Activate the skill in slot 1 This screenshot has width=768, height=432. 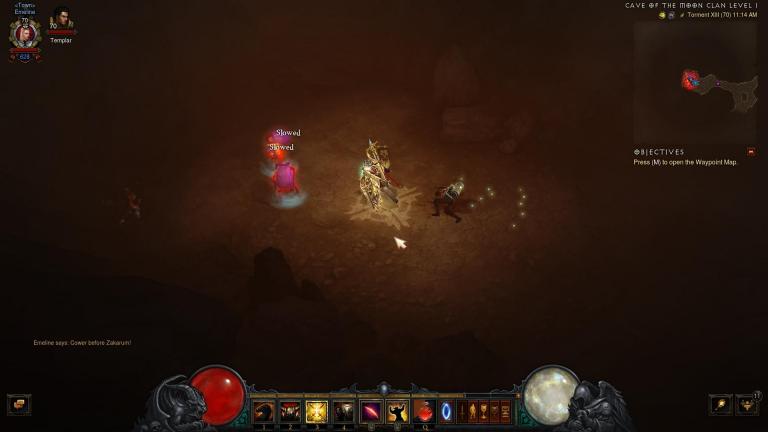264,411
